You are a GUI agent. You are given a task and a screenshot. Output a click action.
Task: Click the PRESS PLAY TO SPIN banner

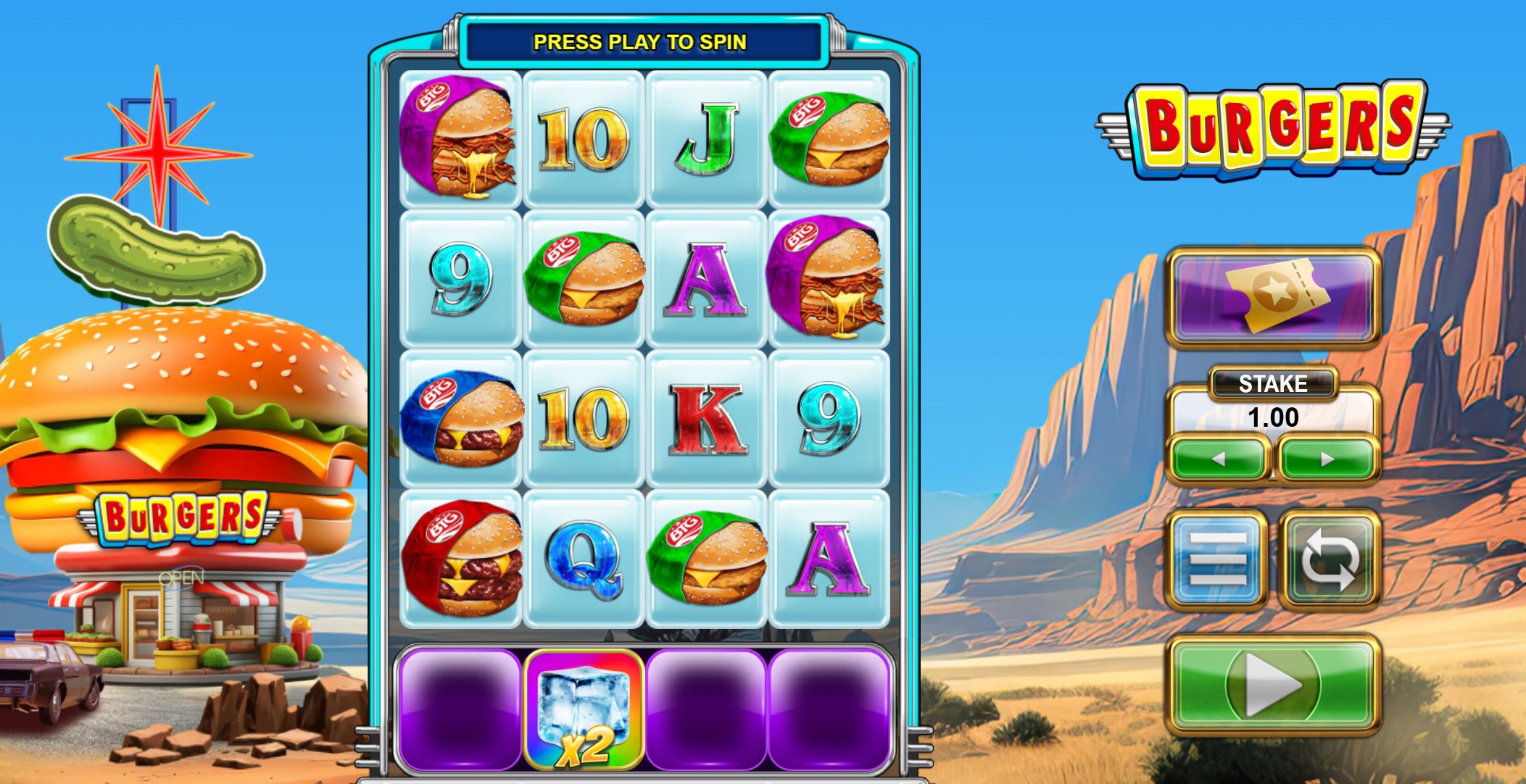click(x=641, y=43)
